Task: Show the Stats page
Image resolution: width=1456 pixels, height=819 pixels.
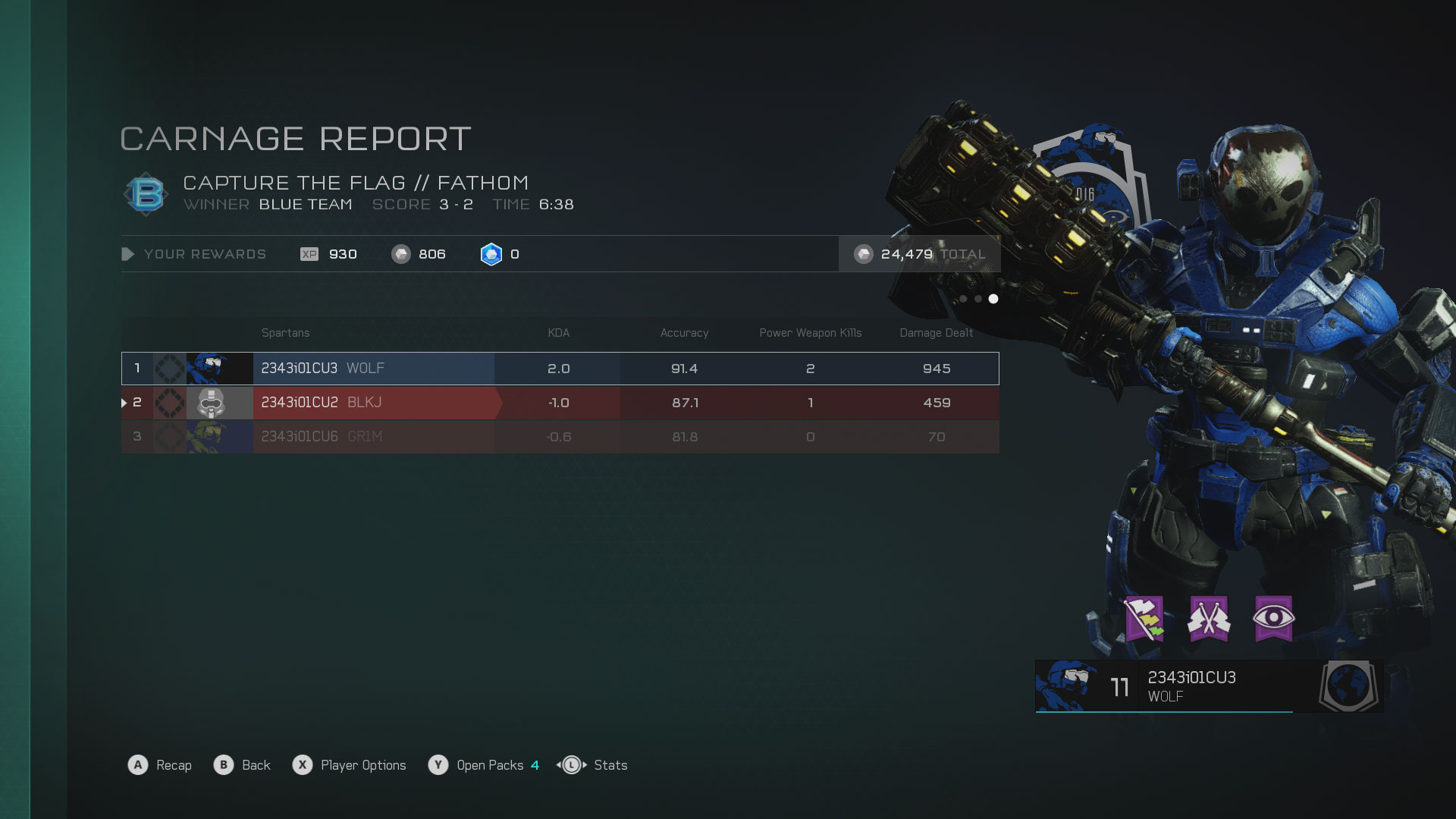Action: pyautogui.click(x=593, y=765)
